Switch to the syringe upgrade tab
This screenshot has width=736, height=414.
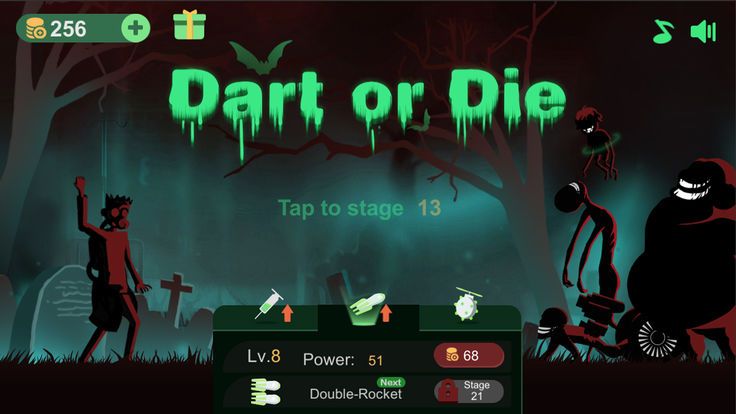click(274, 305)
